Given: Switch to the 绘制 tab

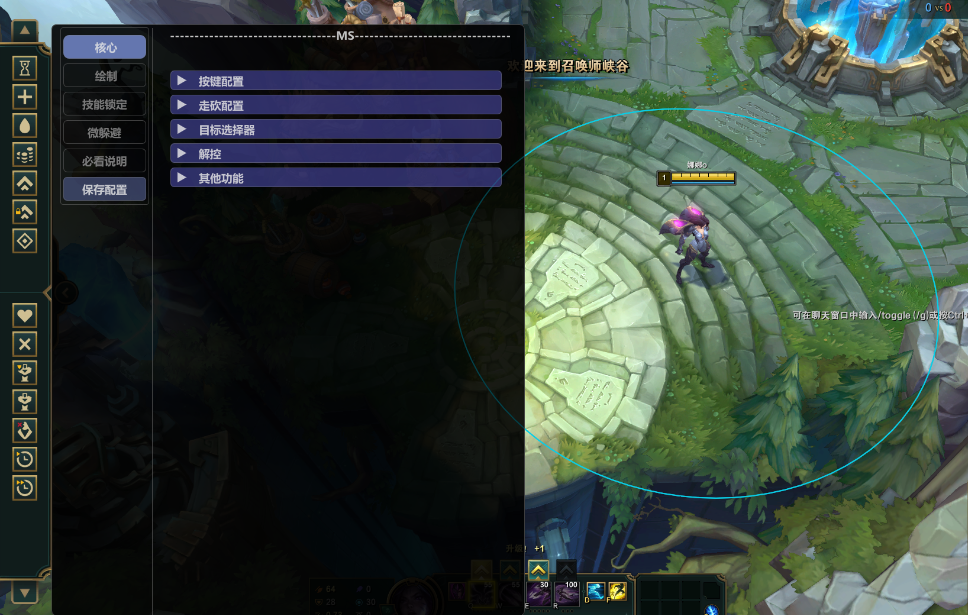Looking at the screenshot, I should [x=104, y=76].
